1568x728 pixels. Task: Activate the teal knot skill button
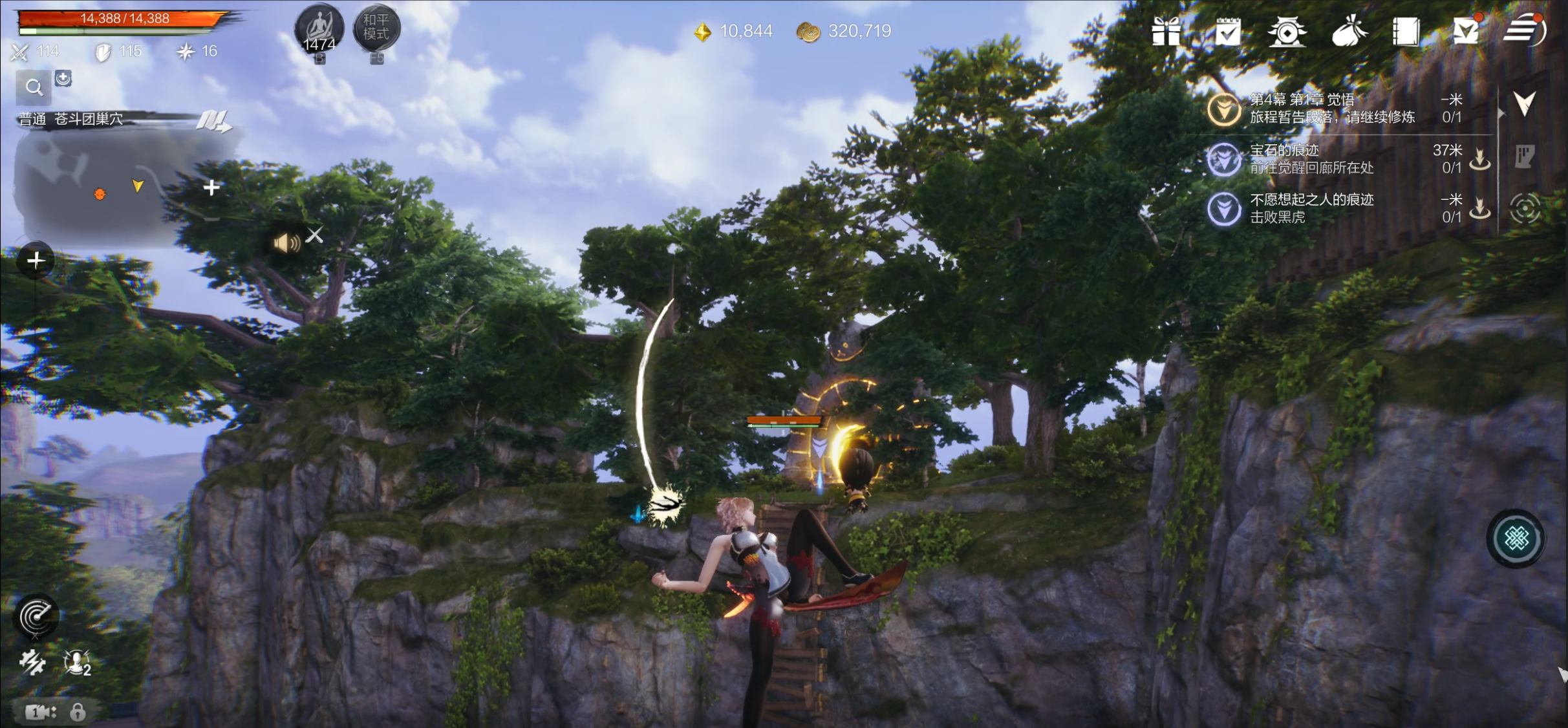[x=1516, y=539]
